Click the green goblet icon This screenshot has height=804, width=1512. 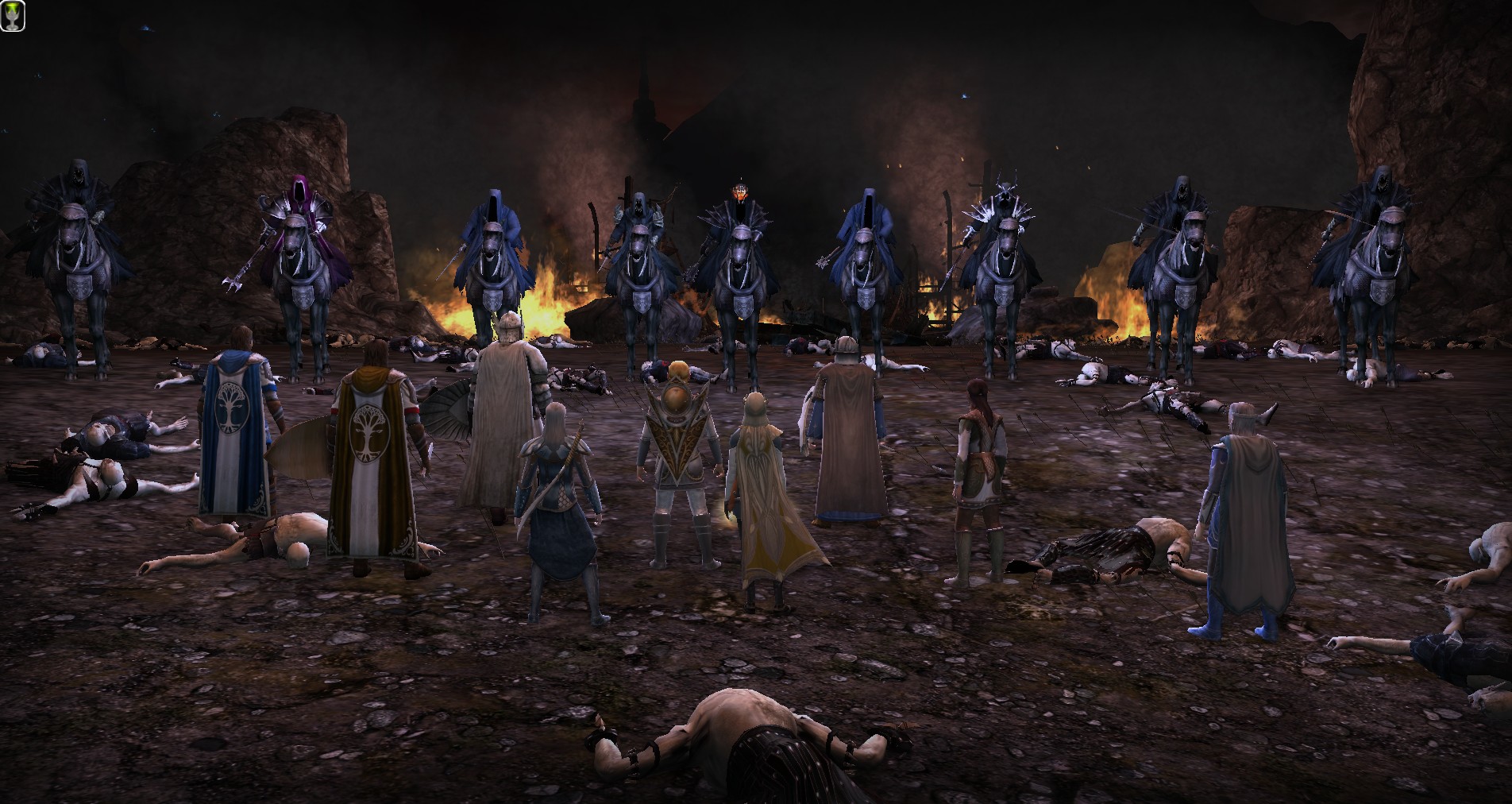pos(13,16)
